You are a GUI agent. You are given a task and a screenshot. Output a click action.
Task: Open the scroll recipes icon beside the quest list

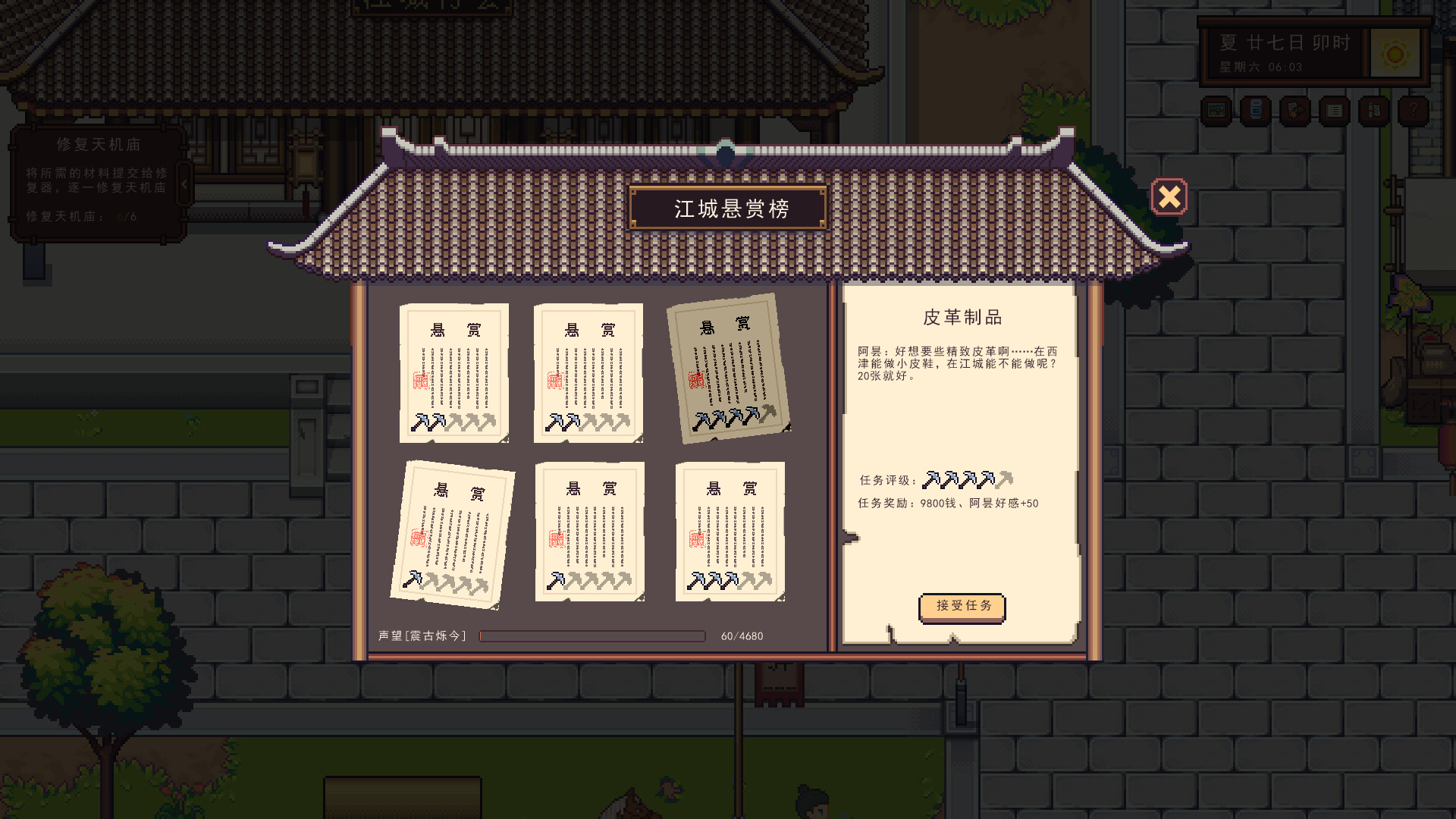[x=1373, y=110]
